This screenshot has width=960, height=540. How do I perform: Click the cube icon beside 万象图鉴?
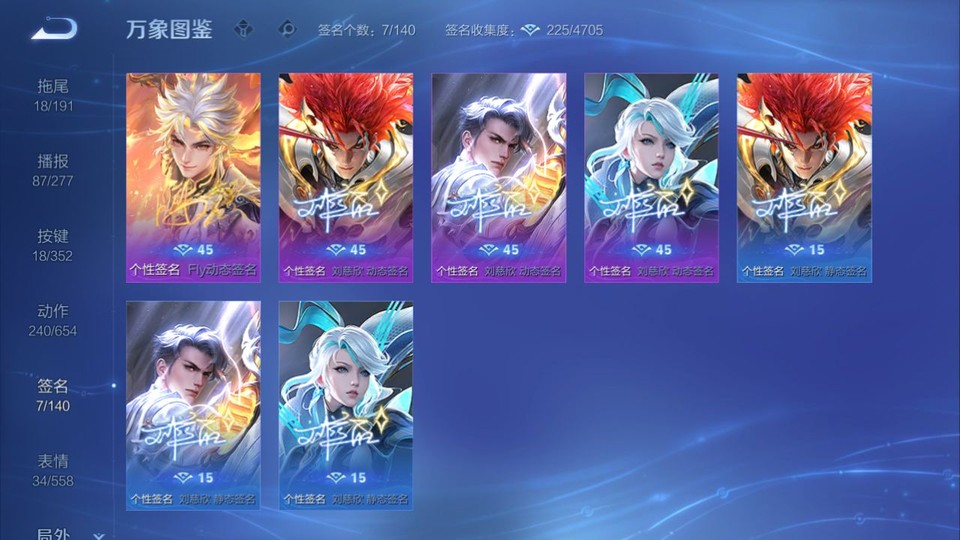(x=243, y=30)
